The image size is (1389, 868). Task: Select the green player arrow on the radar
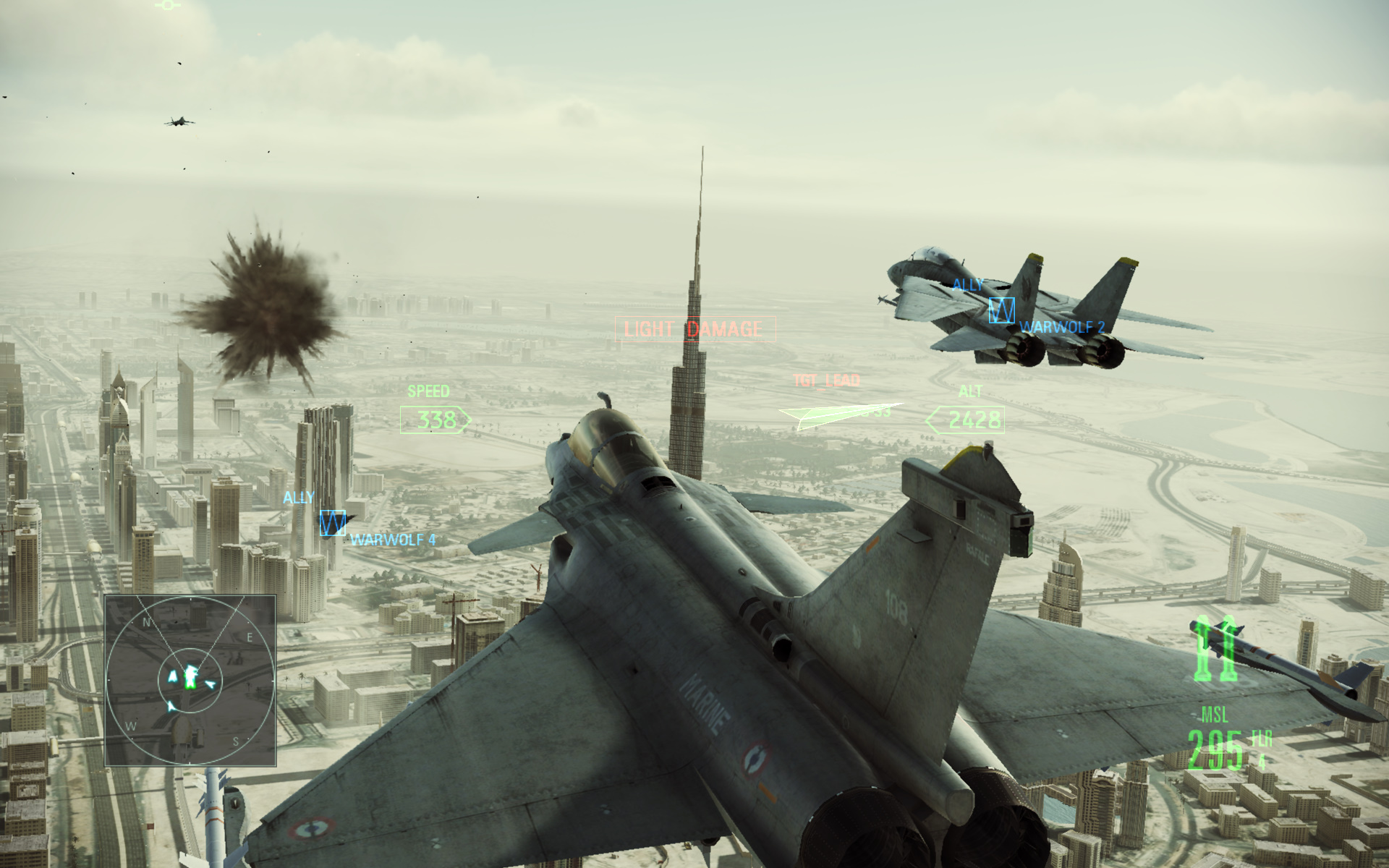pos(190,677)
